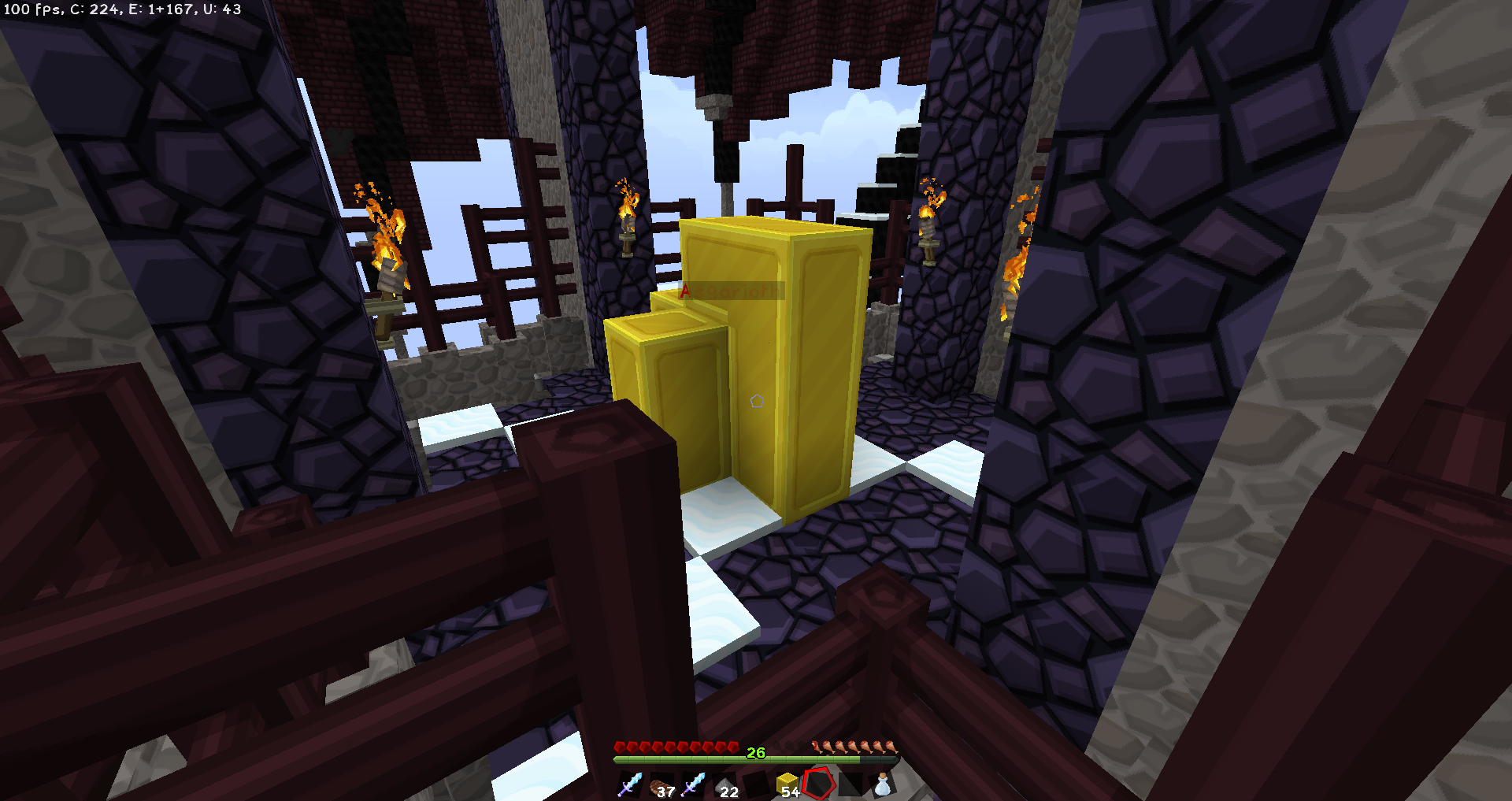Click the red-outlined selected hotbar slot

coord(819,784)
